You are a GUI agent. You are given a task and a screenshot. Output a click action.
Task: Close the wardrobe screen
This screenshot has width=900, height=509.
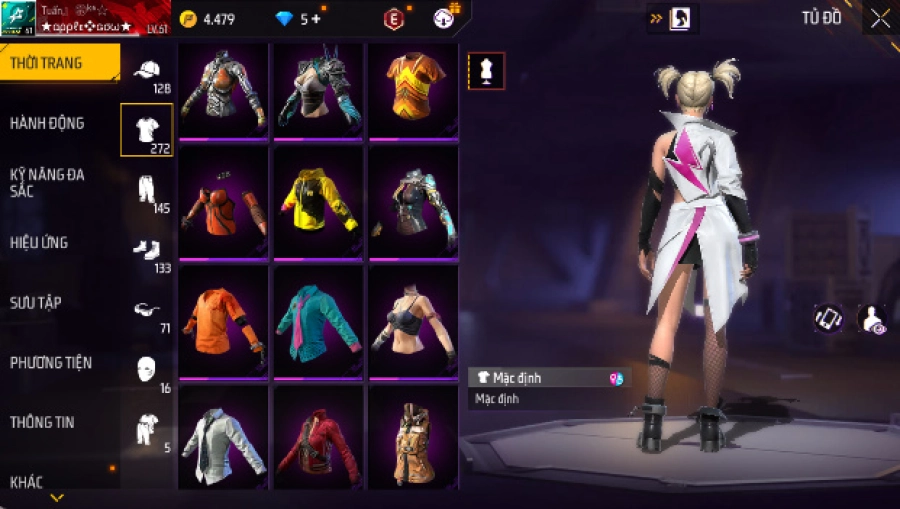pos(880,18)
